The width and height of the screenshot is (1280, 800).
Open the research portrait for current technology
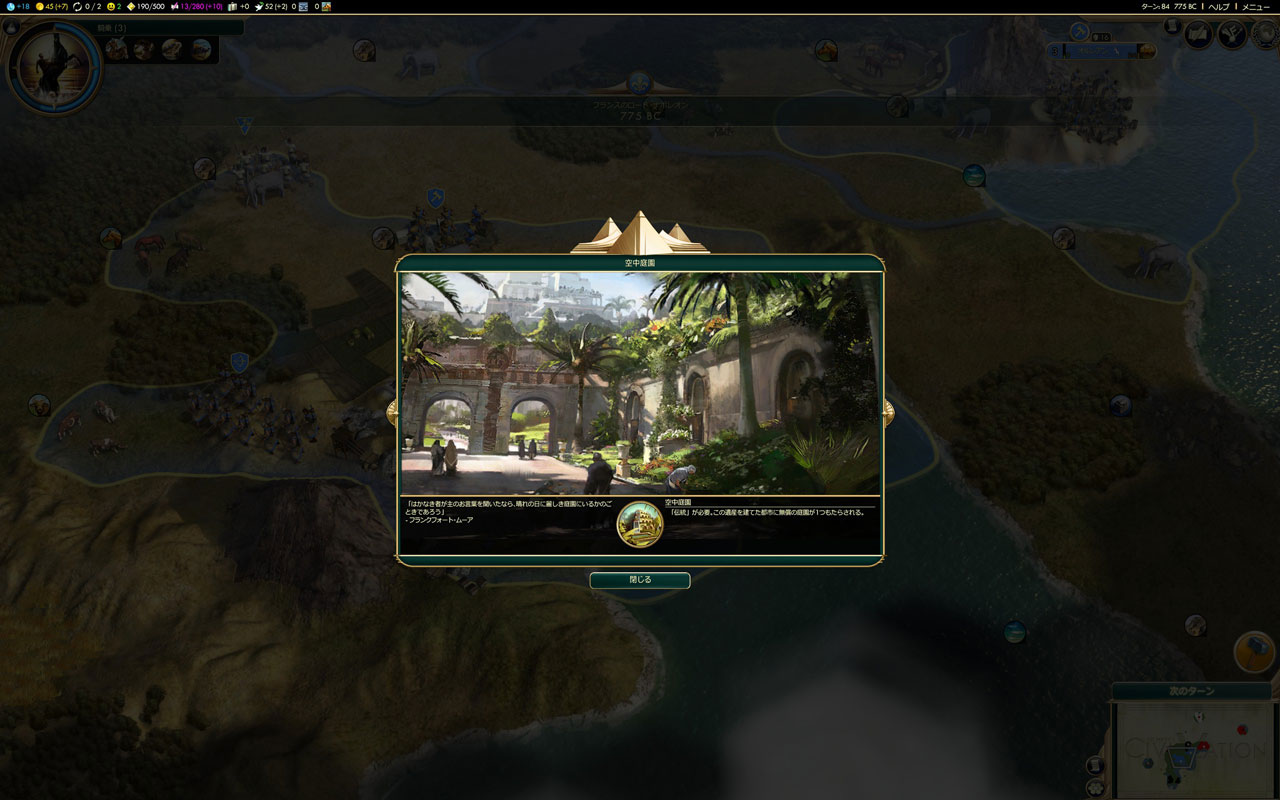53,66
